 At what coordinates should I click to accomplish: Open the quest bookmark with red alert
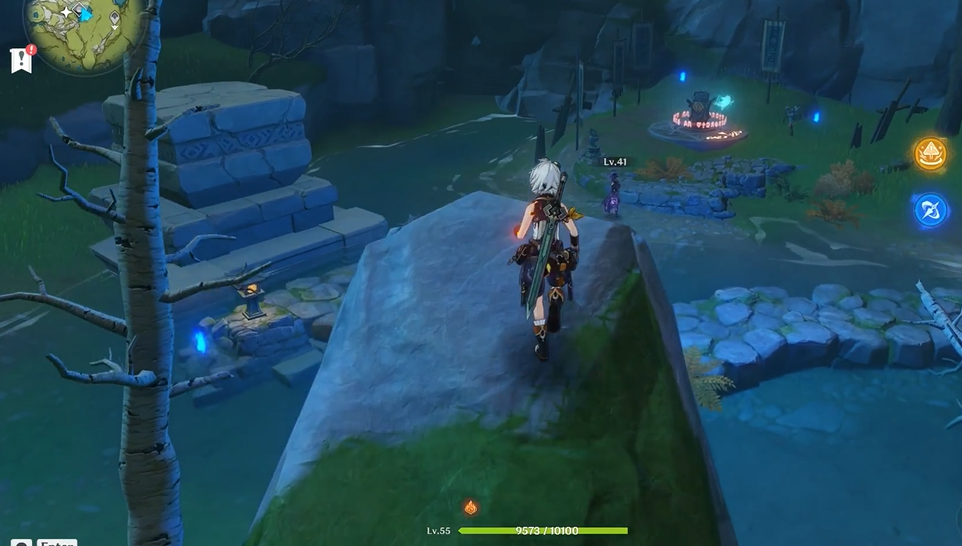(x=21, y=60)
